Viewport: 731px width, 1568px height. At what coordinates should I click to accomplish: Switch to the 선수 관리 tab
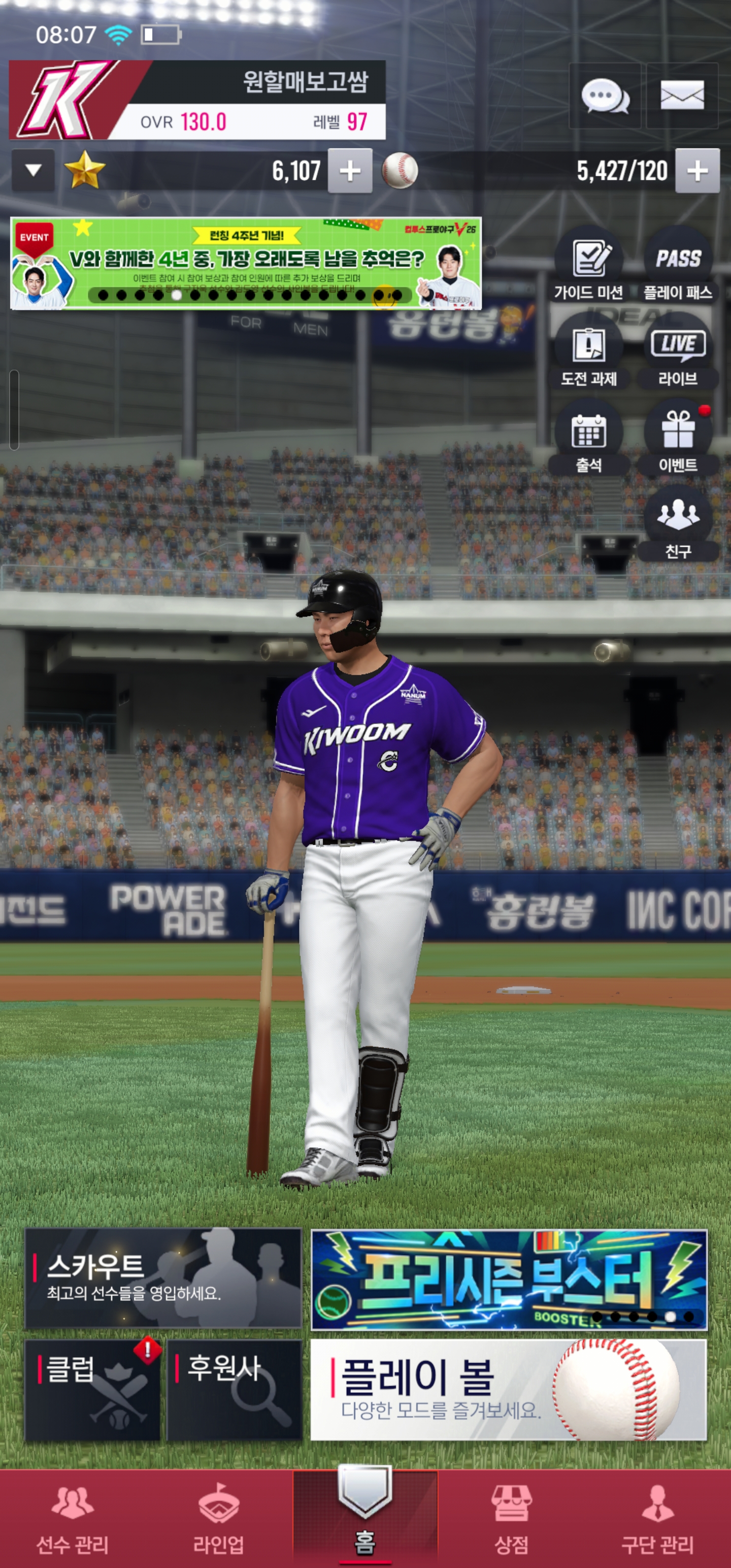(x=73, y=1519)
